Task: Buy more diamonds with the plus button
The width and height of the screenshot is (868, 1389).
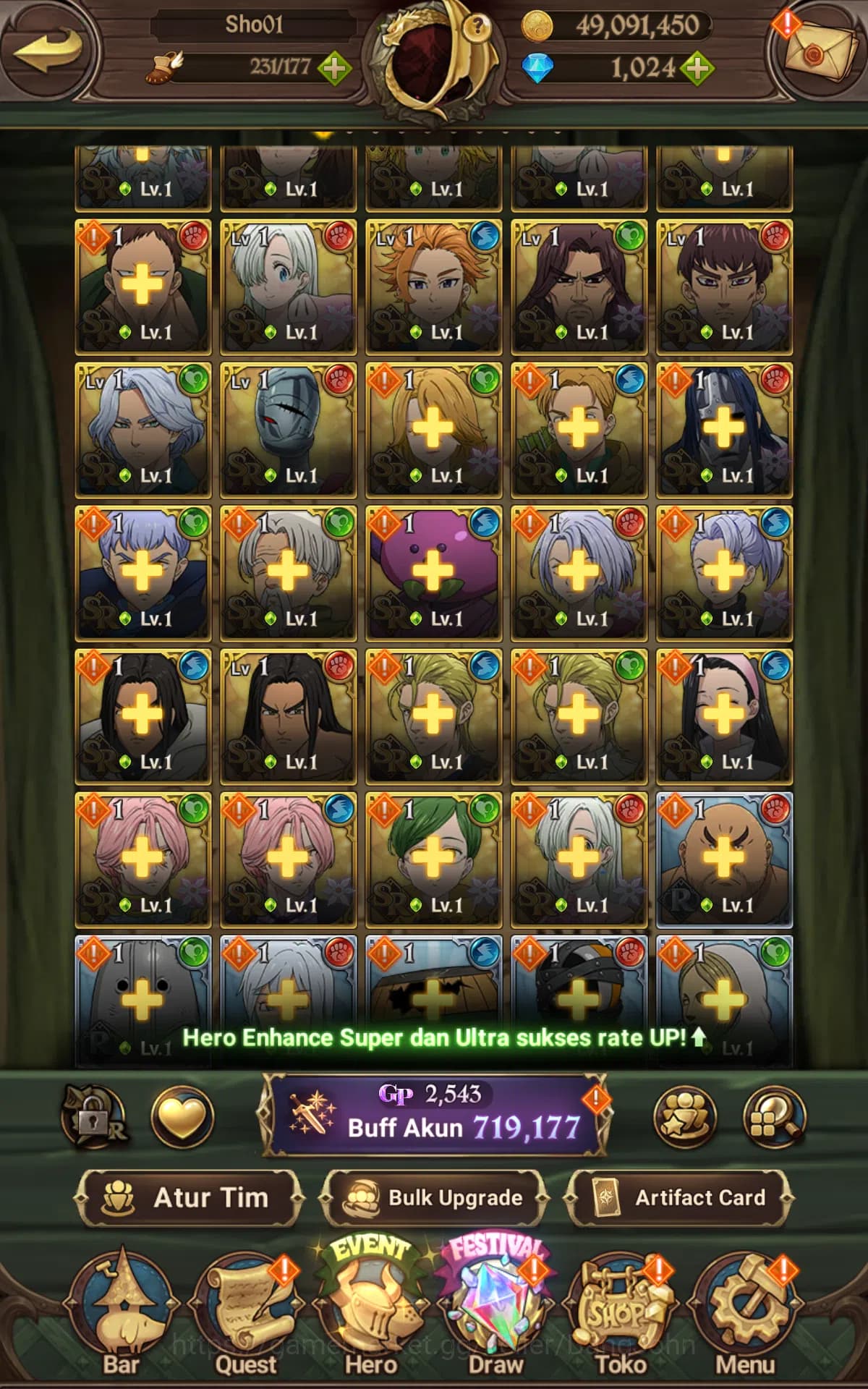Action: point(696,69)
